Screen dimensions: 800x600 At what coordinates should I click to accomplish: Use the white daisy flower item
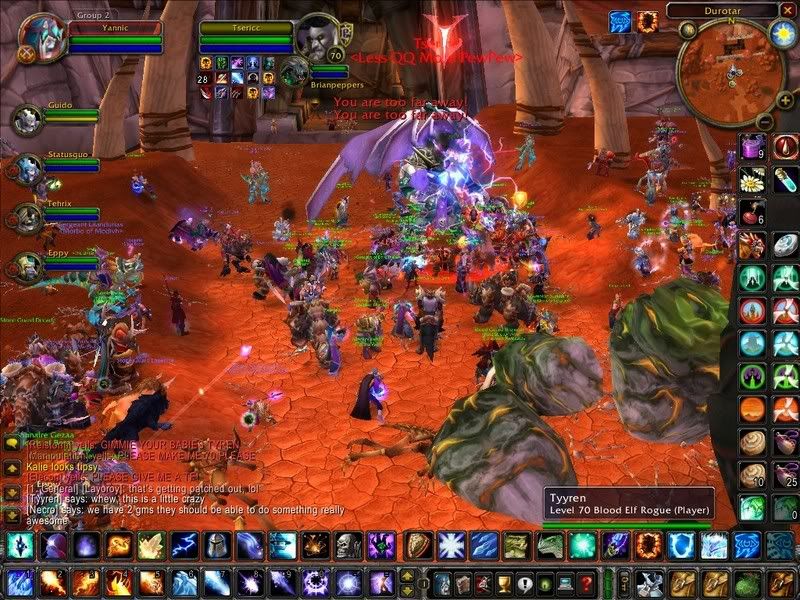point(753,180)
